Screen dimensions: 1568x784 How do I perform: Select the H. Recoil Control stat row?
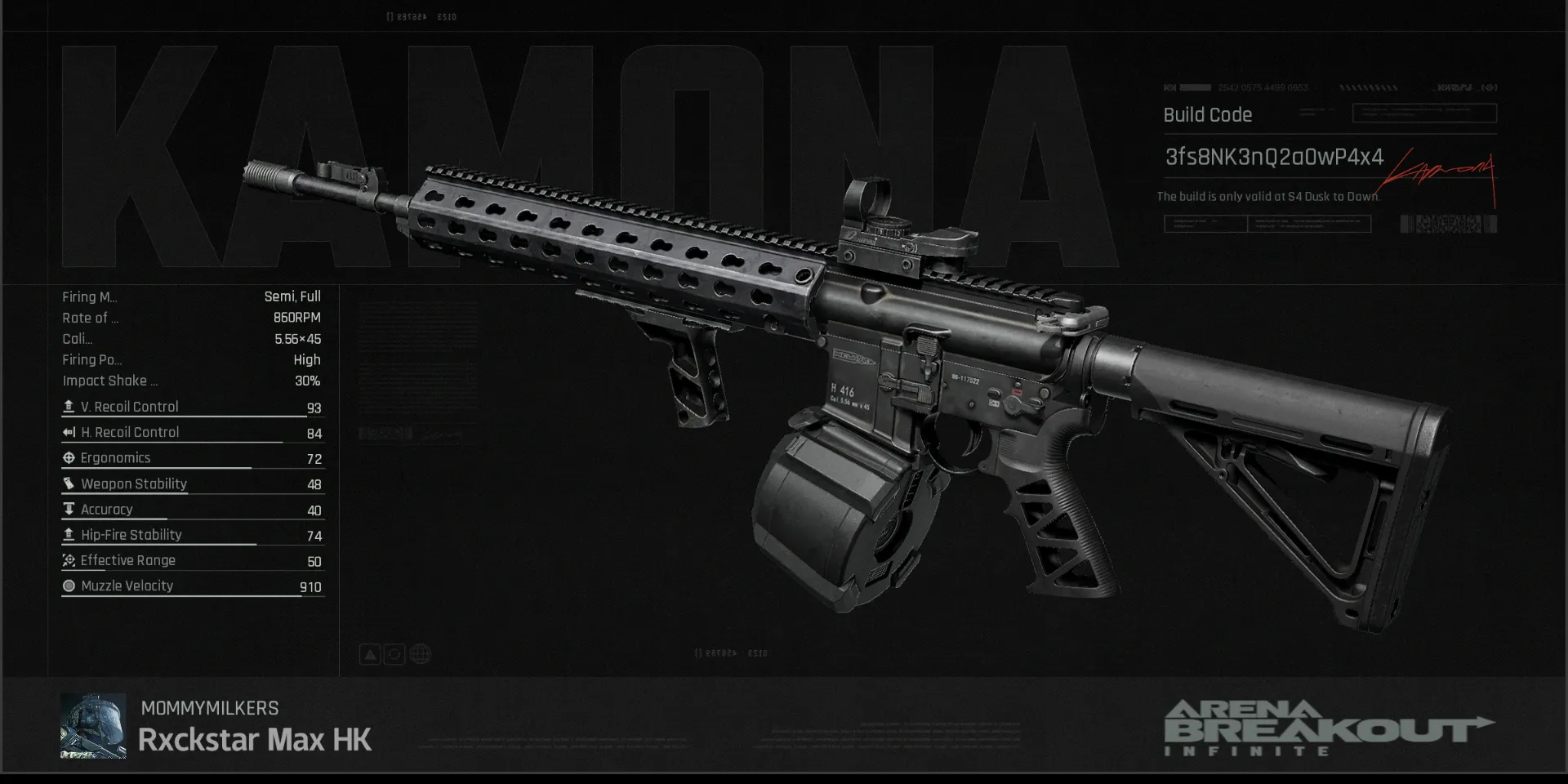coord(192,432)
